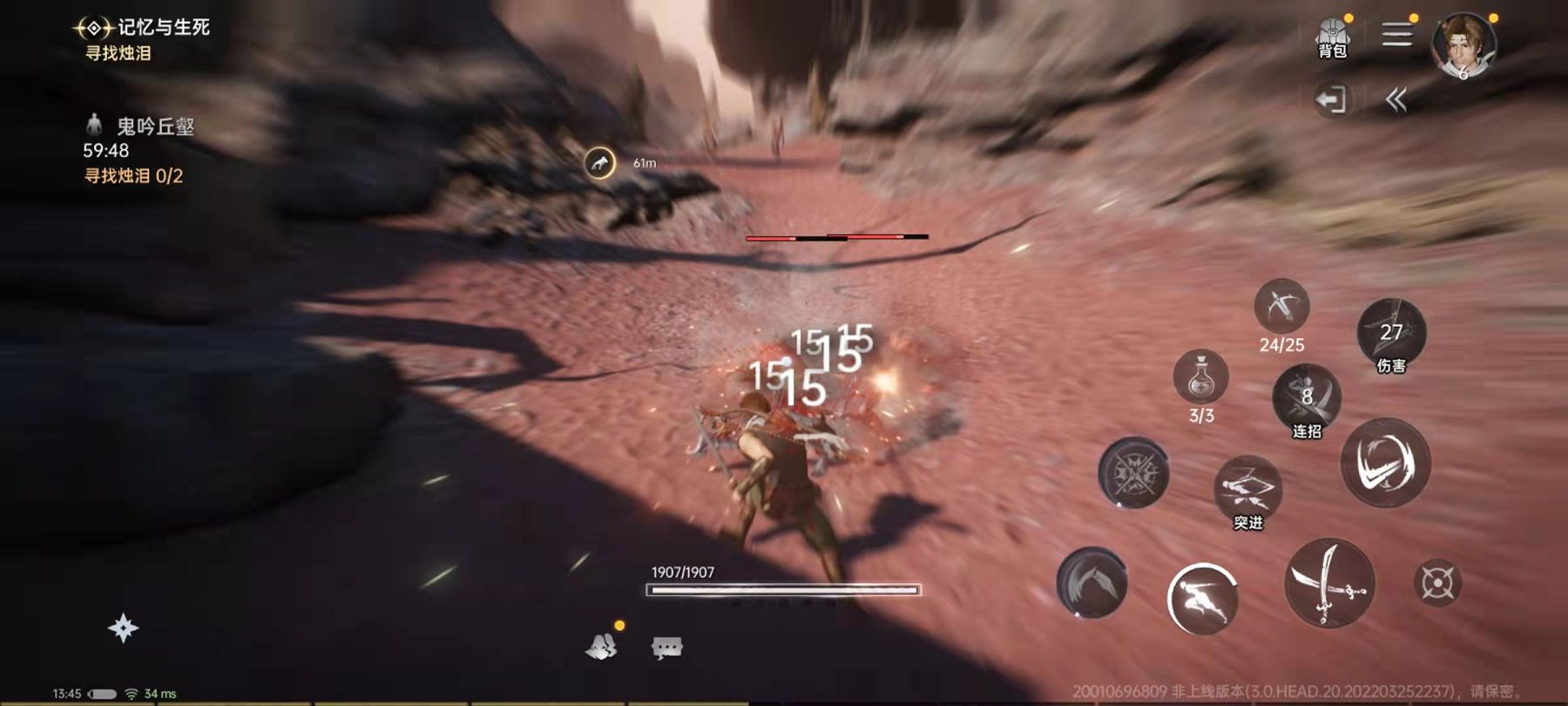Click the exit arrow button
The height and width of the screenshot is (706, 1568).
(1331, 99)
